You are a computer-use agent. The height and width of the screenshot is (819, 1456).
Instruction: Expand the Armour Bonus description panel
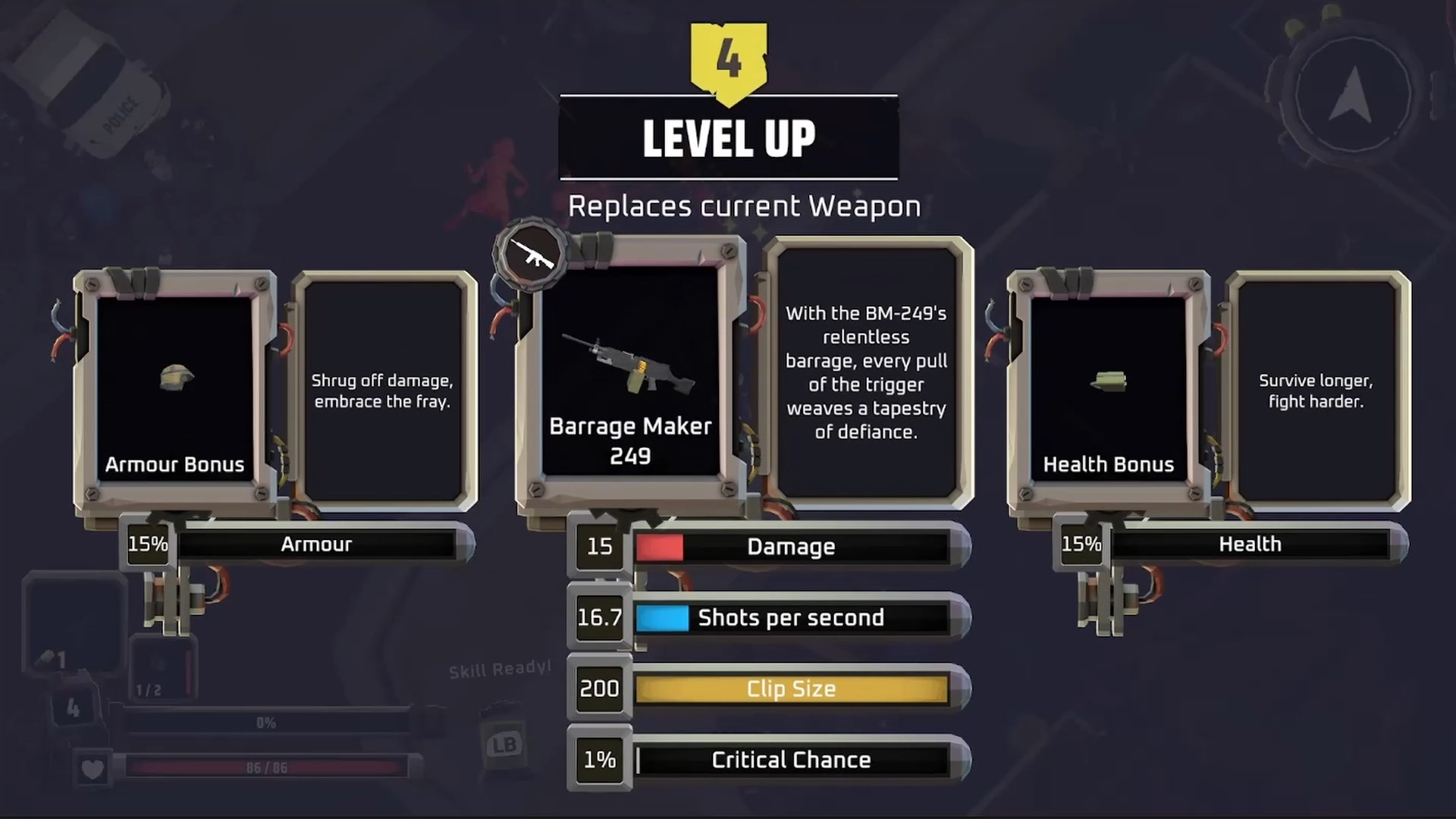tap(383, 391)
